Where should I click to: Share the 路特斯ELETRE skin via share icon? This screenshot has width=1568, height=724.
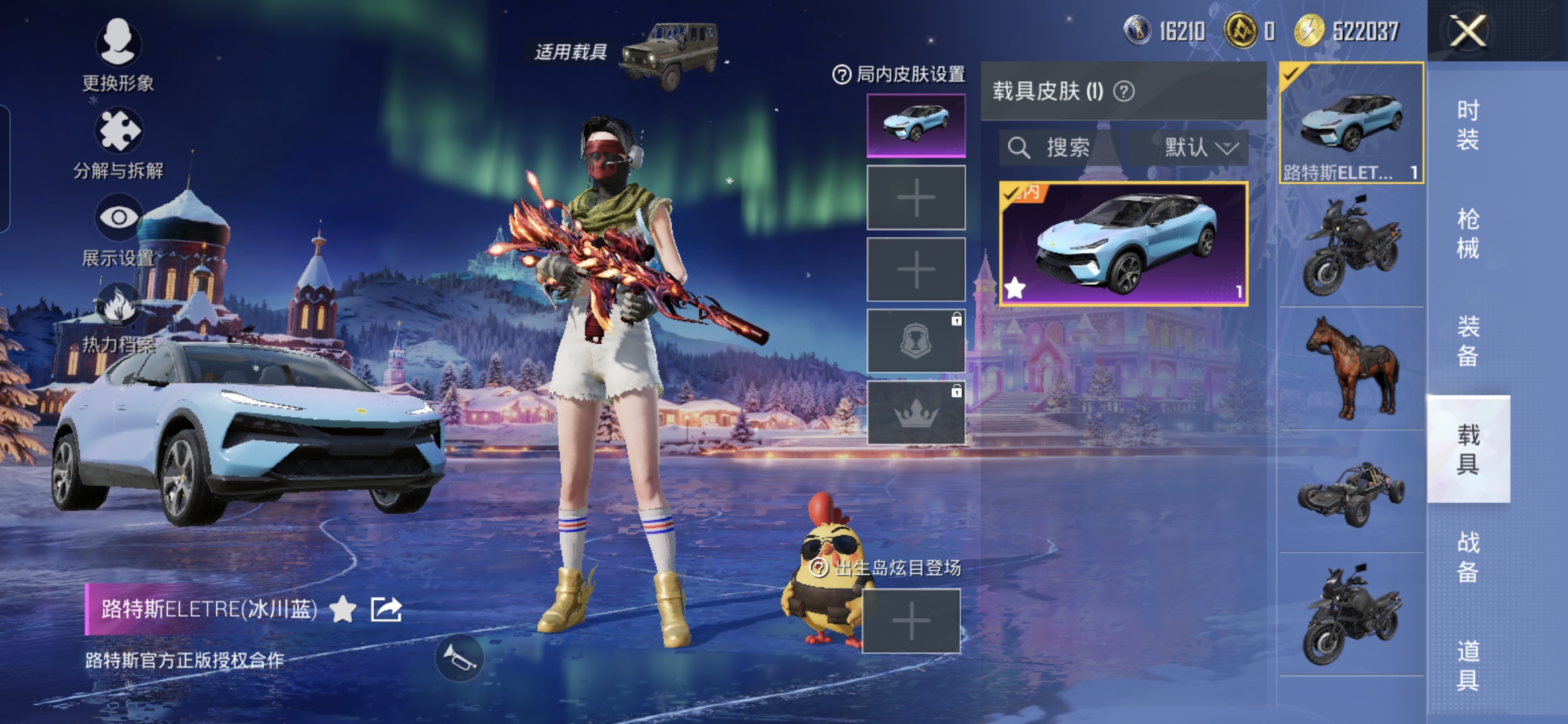click(387, 609)
